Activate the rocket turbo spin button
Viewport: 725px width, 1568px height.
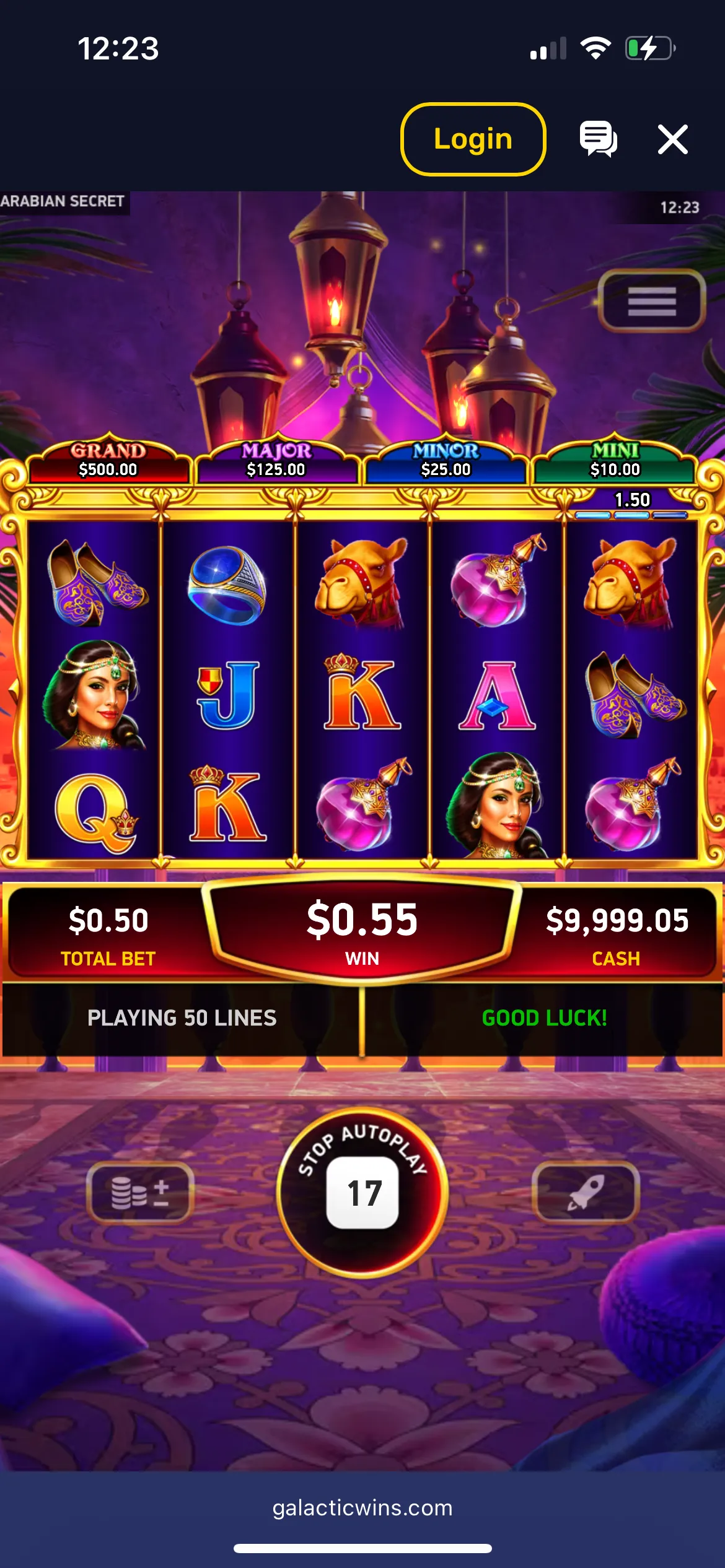tap(585, 1192)
